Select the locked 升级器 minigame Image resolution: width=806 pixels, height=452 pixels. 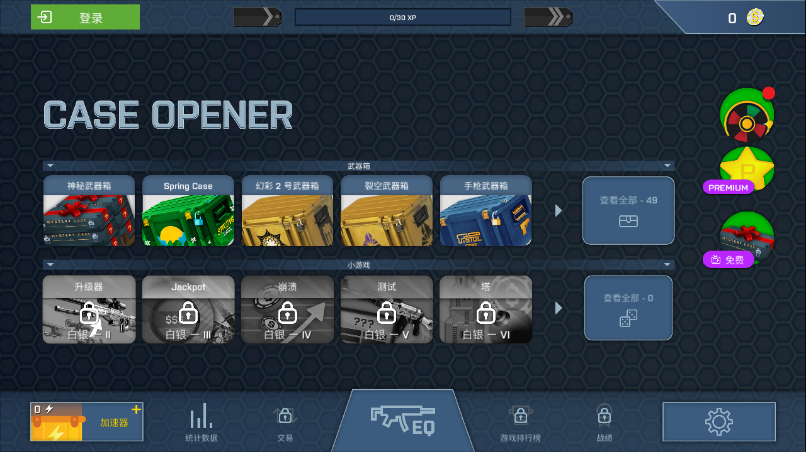tap(89, 309)
